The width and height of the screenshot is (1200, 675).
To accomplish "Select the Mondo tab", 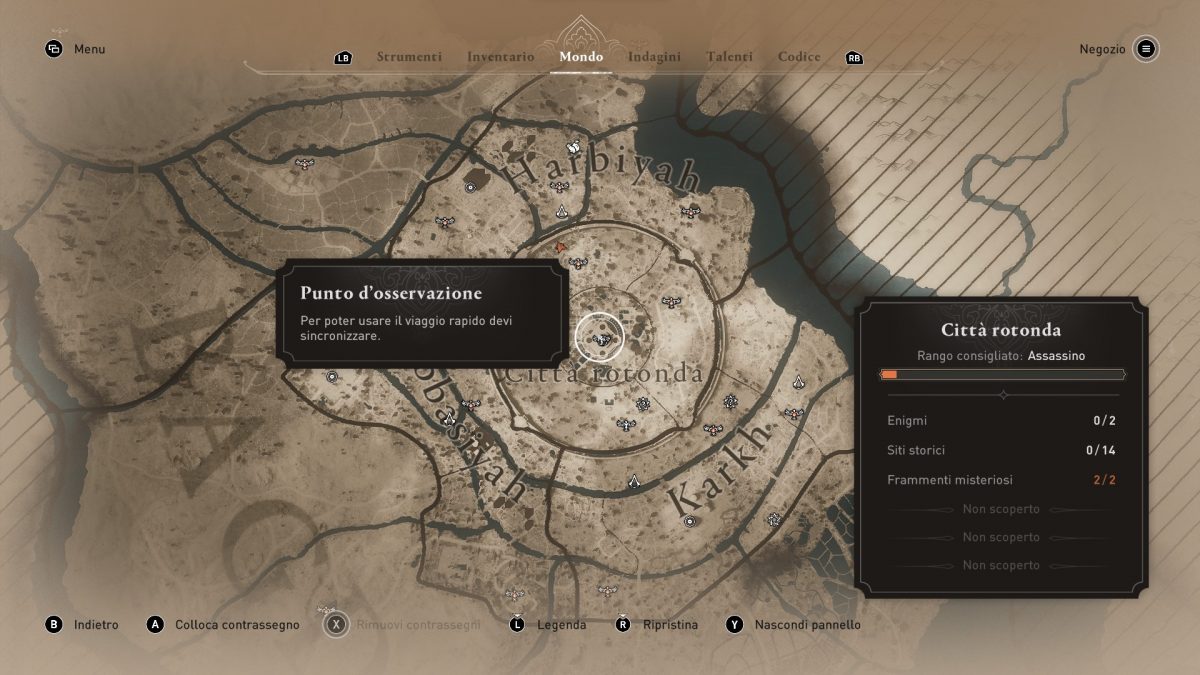I will [581, 57].
